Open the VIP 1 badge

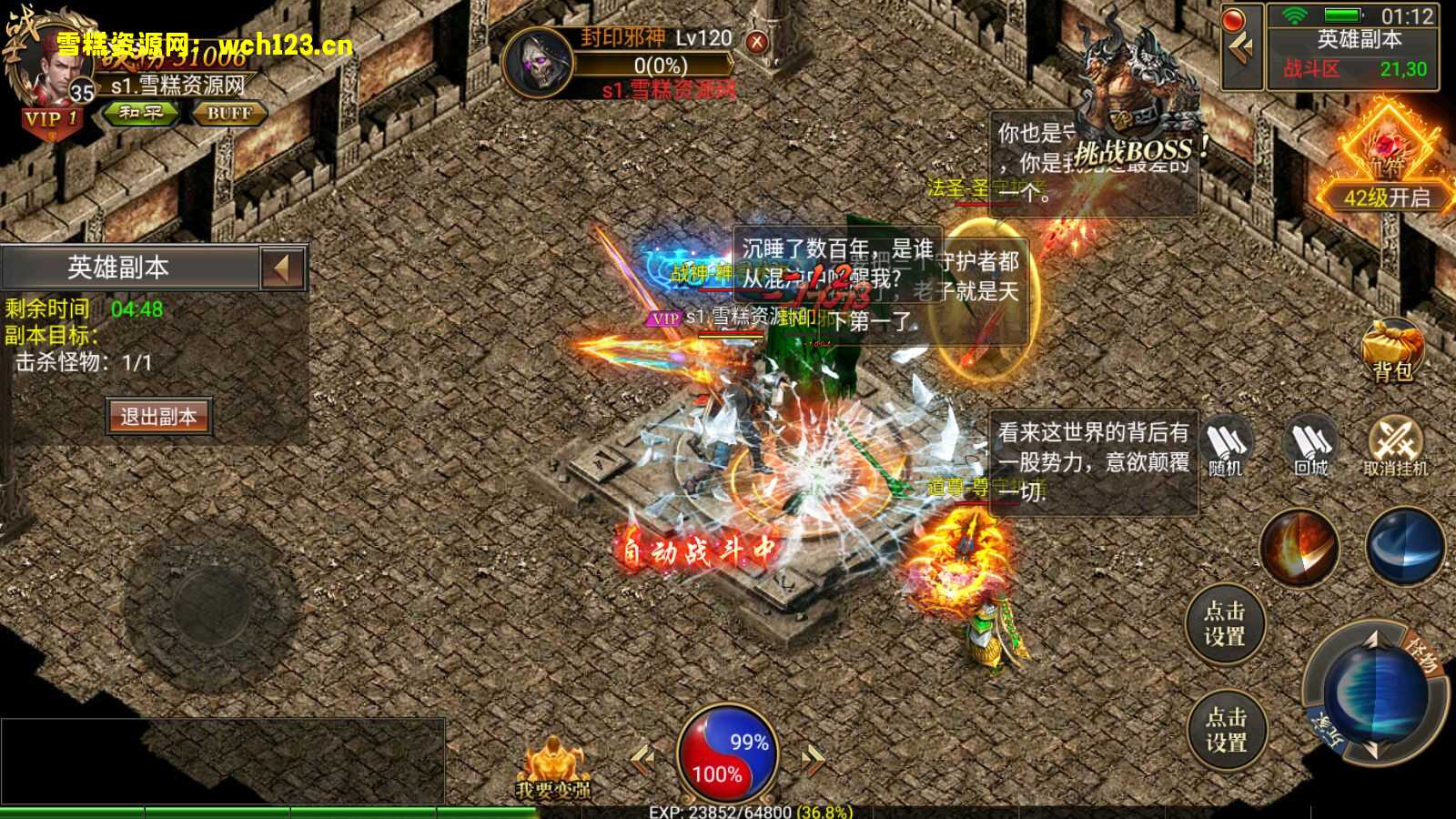coord(52,116)
